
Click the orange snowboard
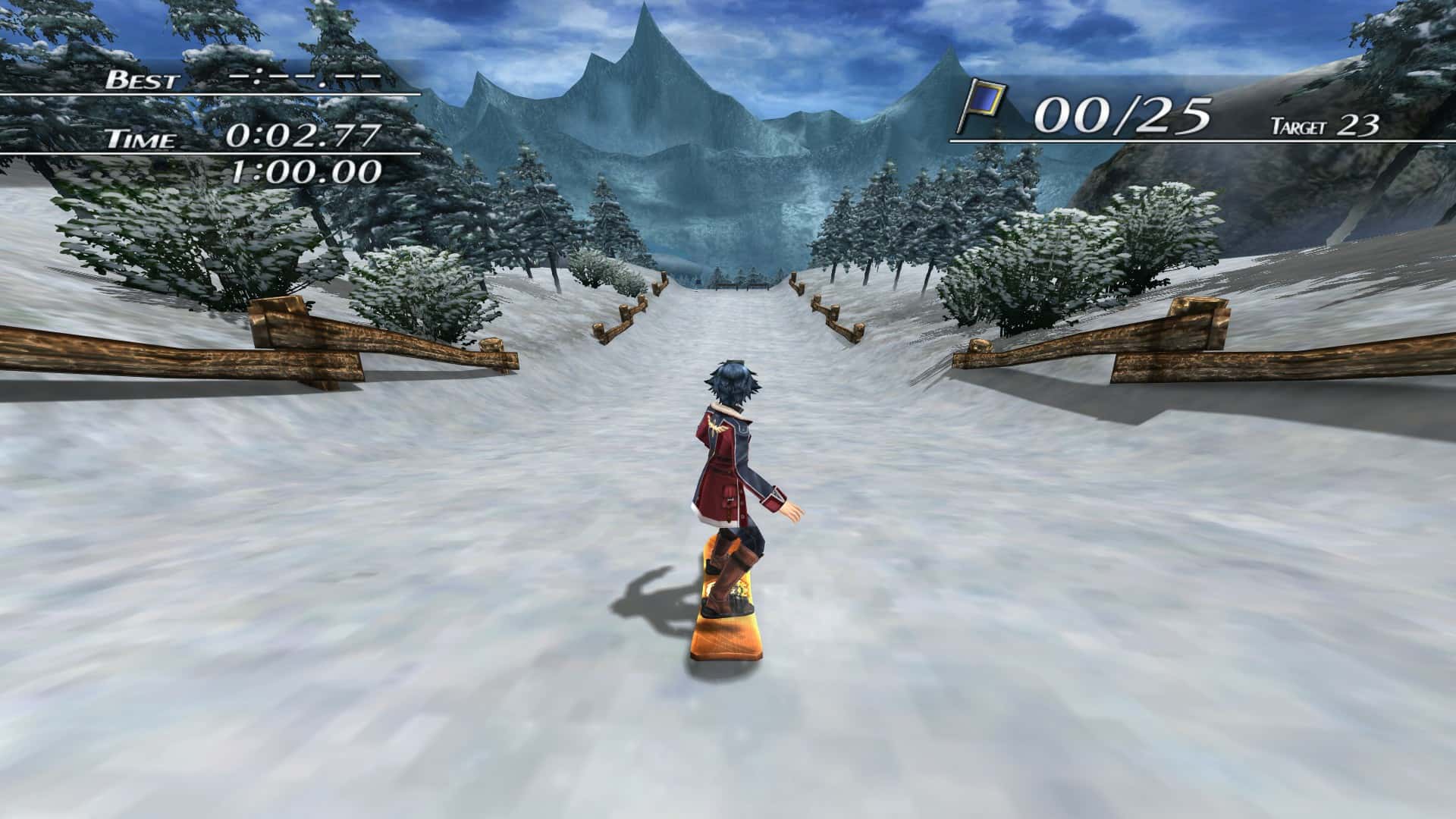pos(726,637)
